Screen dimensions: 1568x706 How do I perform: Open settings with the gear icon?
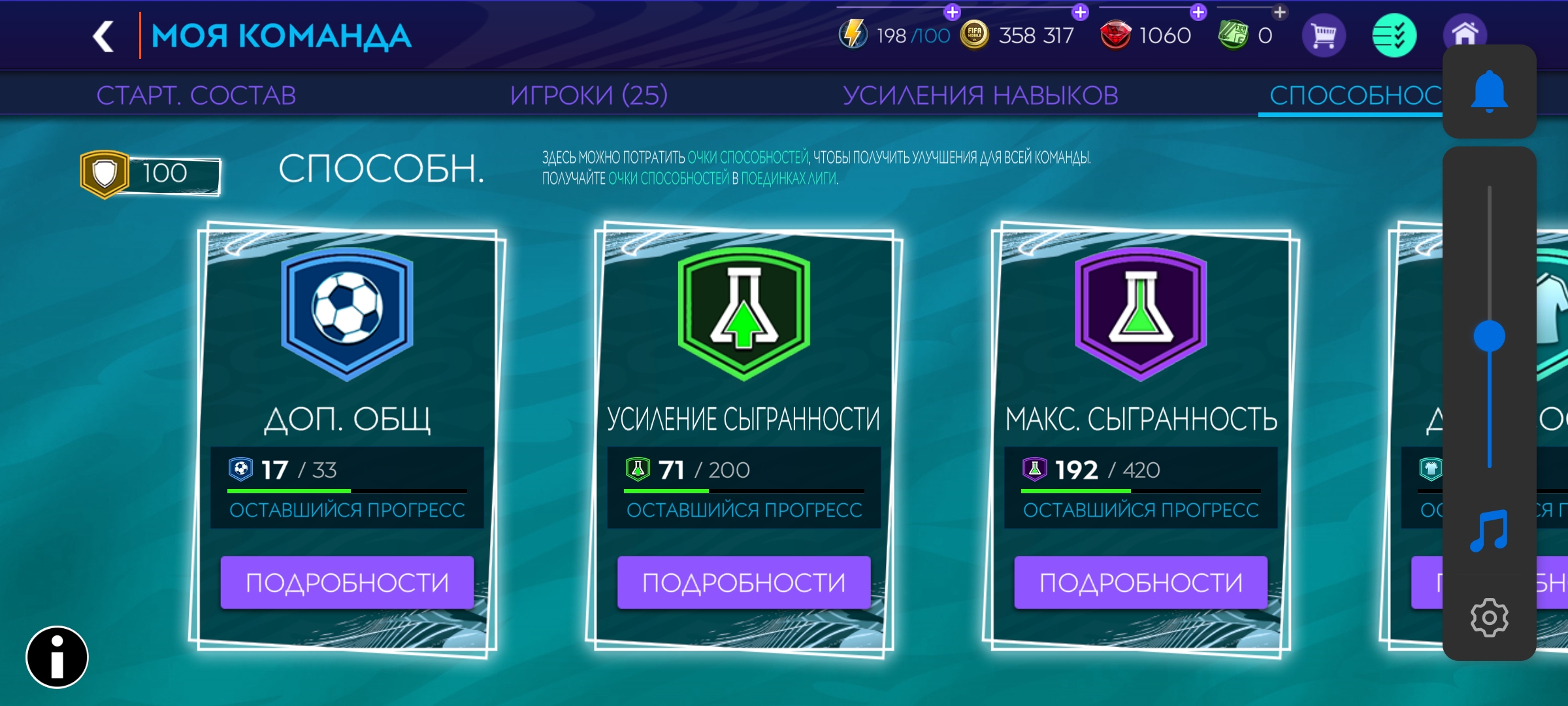1489,618
